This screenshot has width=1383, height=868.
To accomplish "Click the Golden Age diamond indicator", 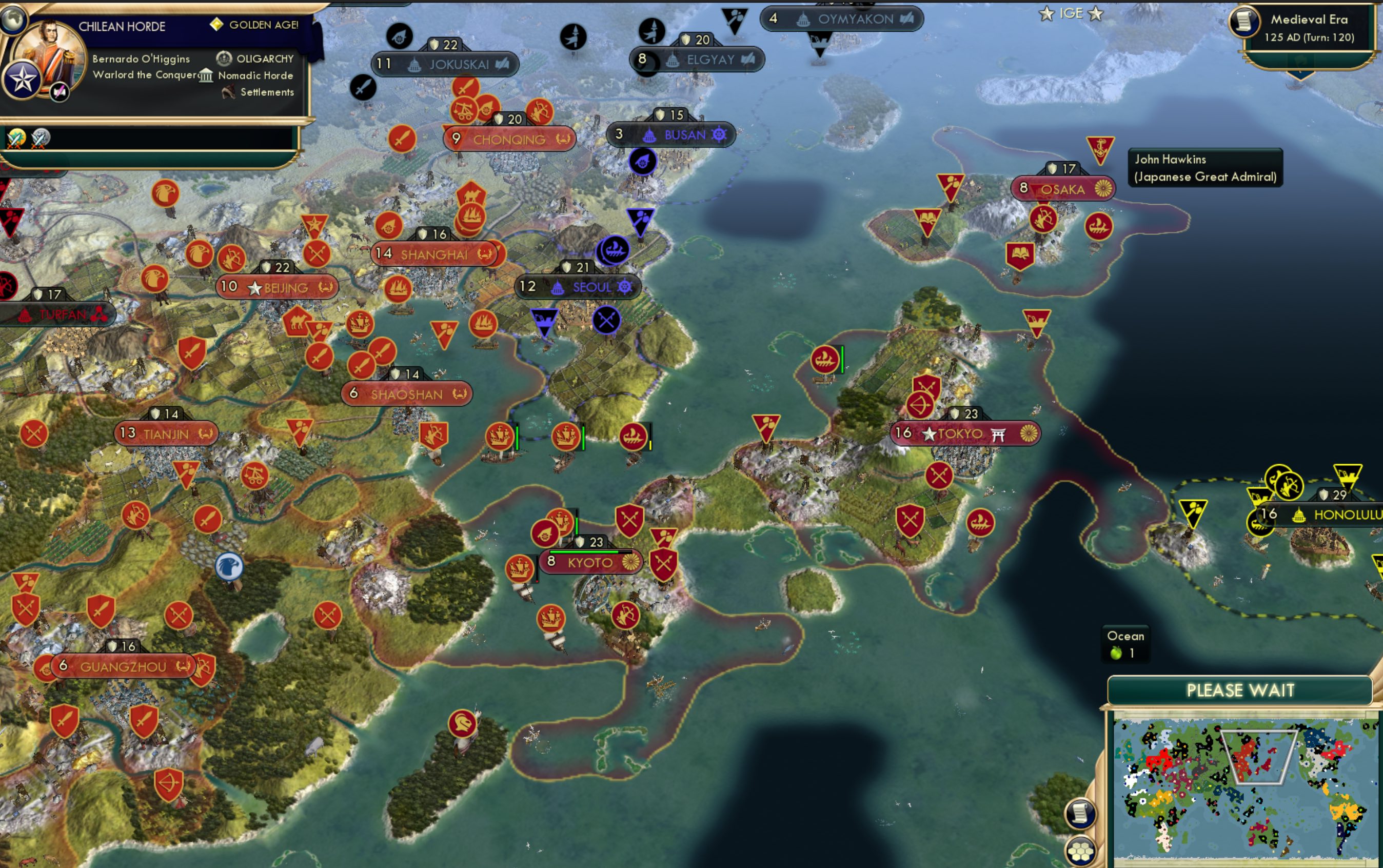I will pyautogui.click(x=218, y=25).
